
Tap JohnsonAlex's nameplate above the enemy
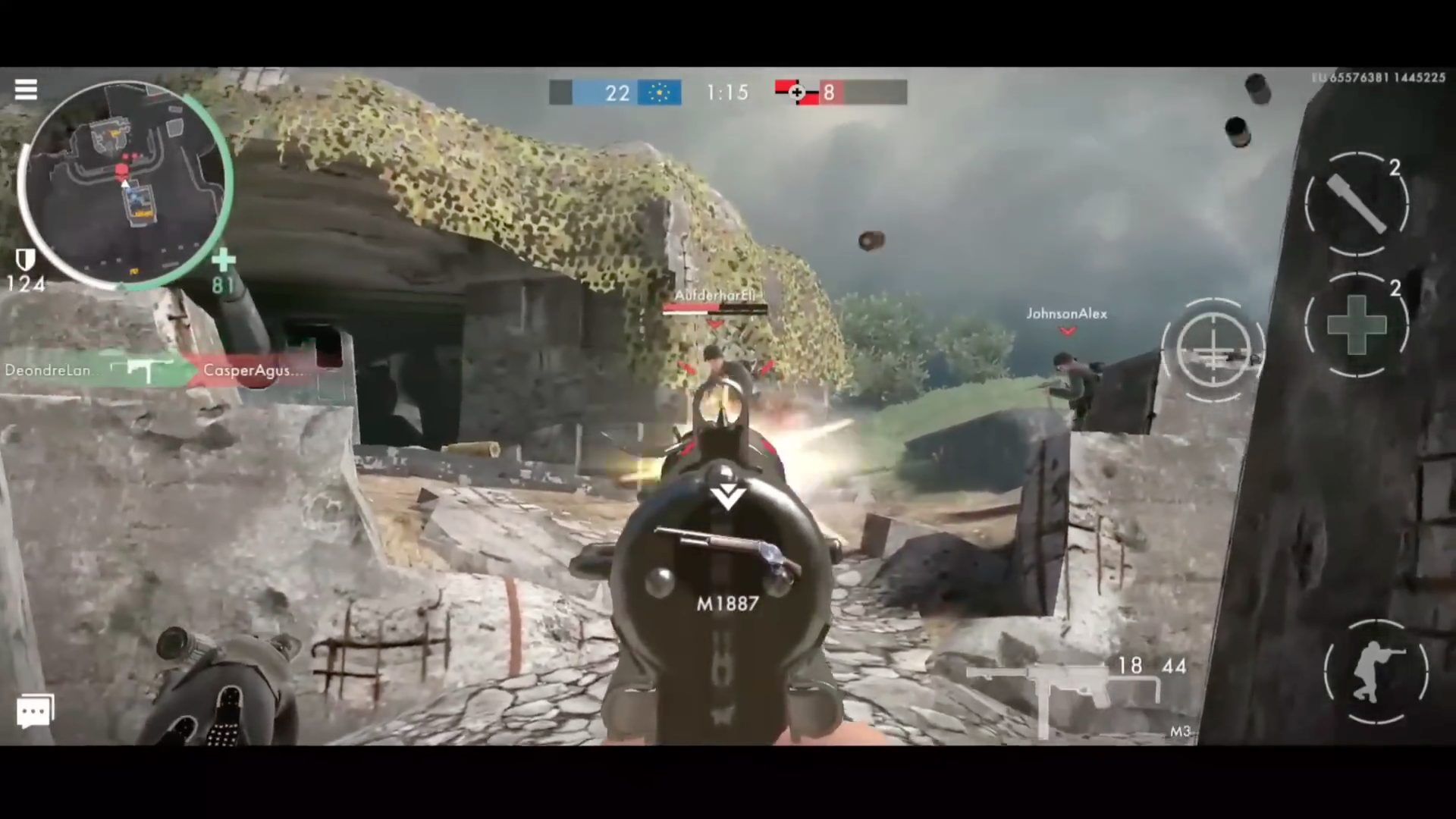[x=1066, y=313]
